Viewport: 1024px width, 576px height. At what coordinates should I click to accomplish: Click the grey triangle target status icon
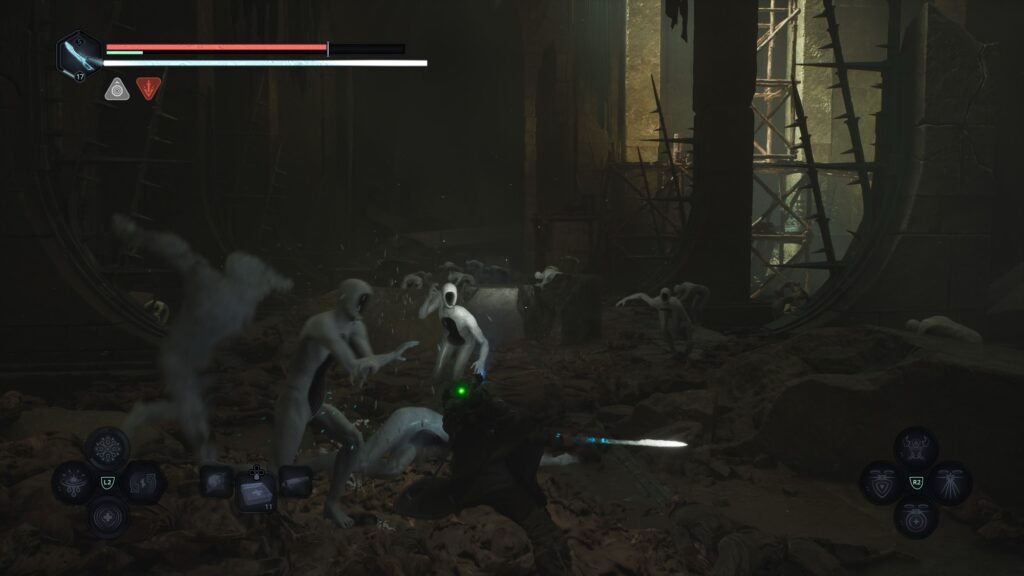(117, 89)
